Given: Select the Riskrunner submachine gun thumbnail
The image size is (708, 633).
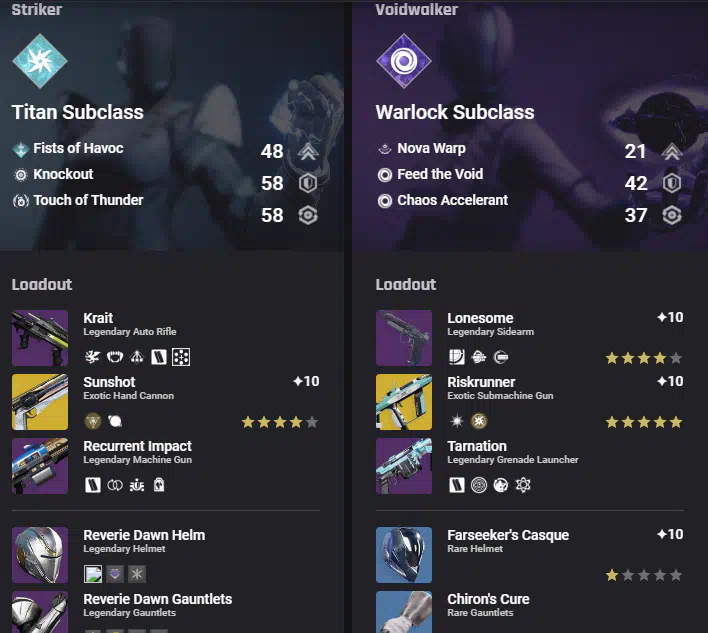Looking at the screenshot, I should [404, 402].
